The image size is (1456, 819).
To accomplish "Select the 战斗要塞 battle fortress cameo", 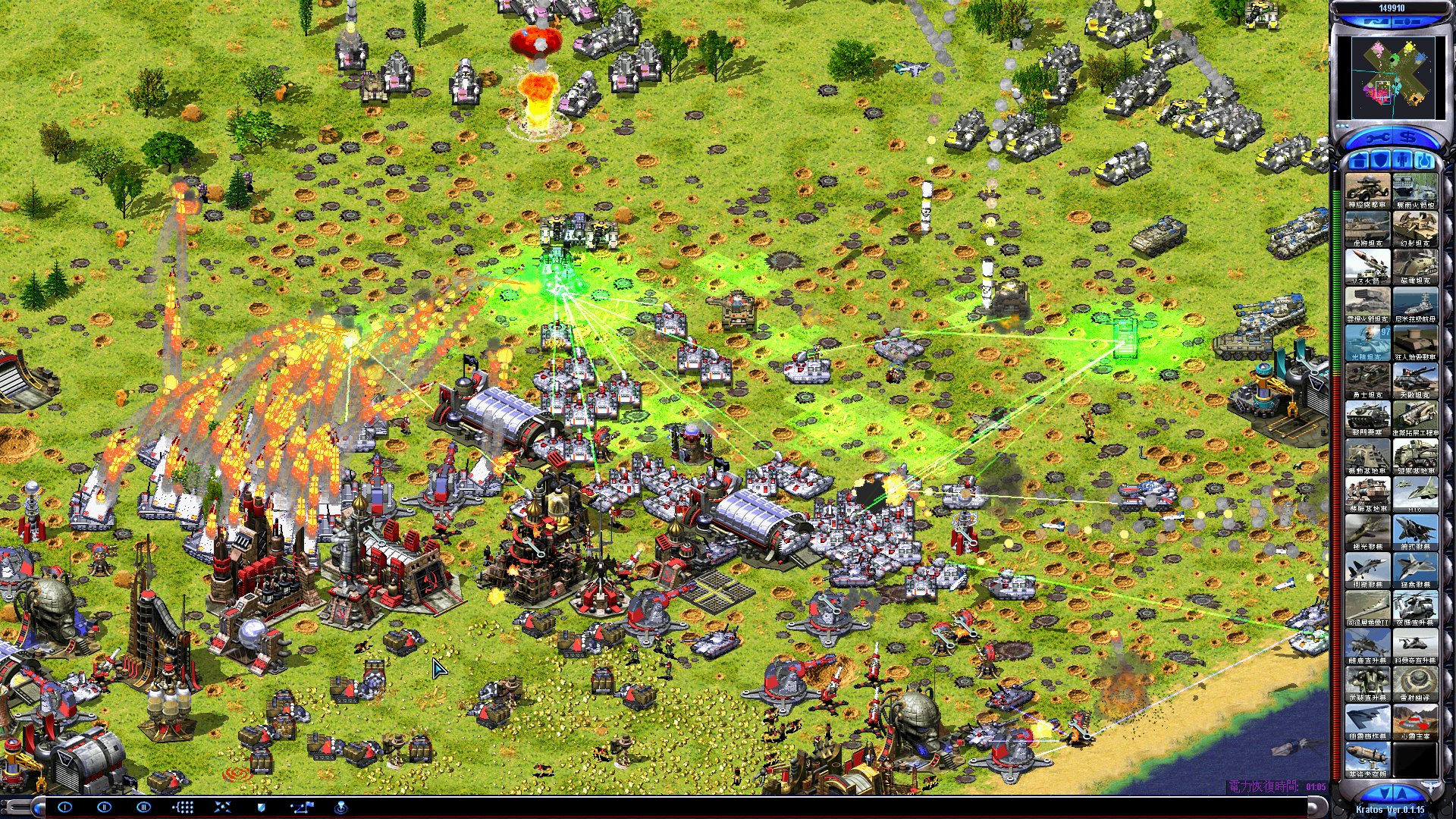I will (x=1368, y=418).
